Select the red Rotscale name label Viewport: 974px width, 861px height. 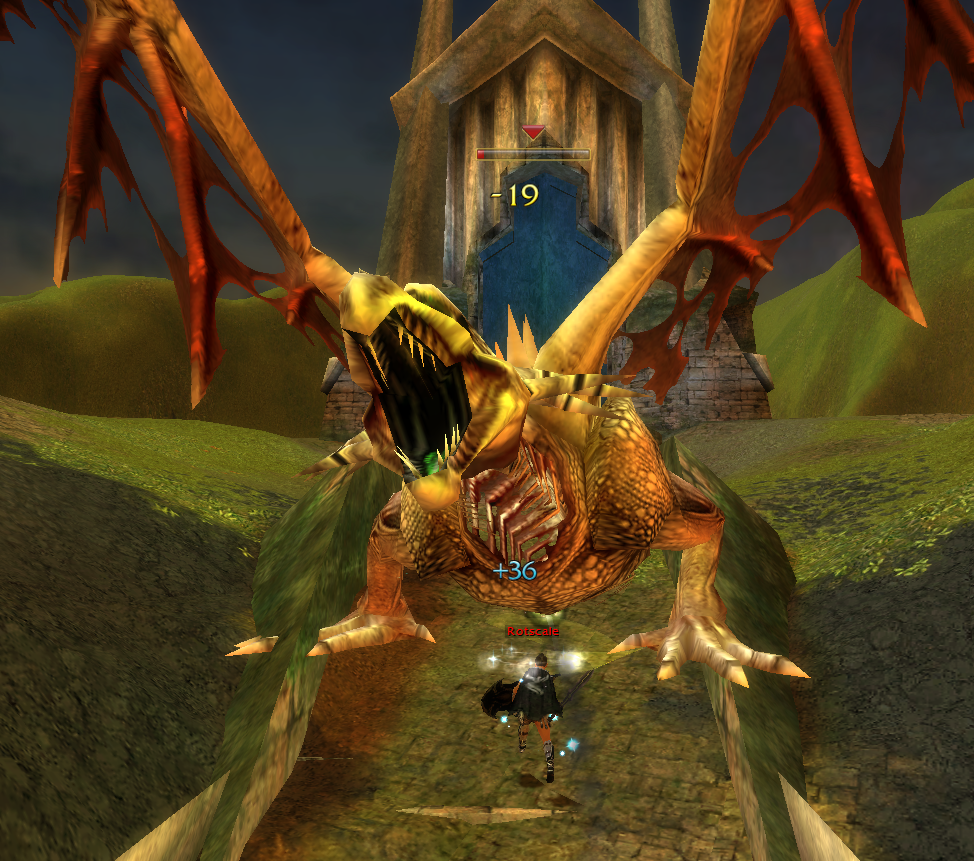tap(532, 631)
